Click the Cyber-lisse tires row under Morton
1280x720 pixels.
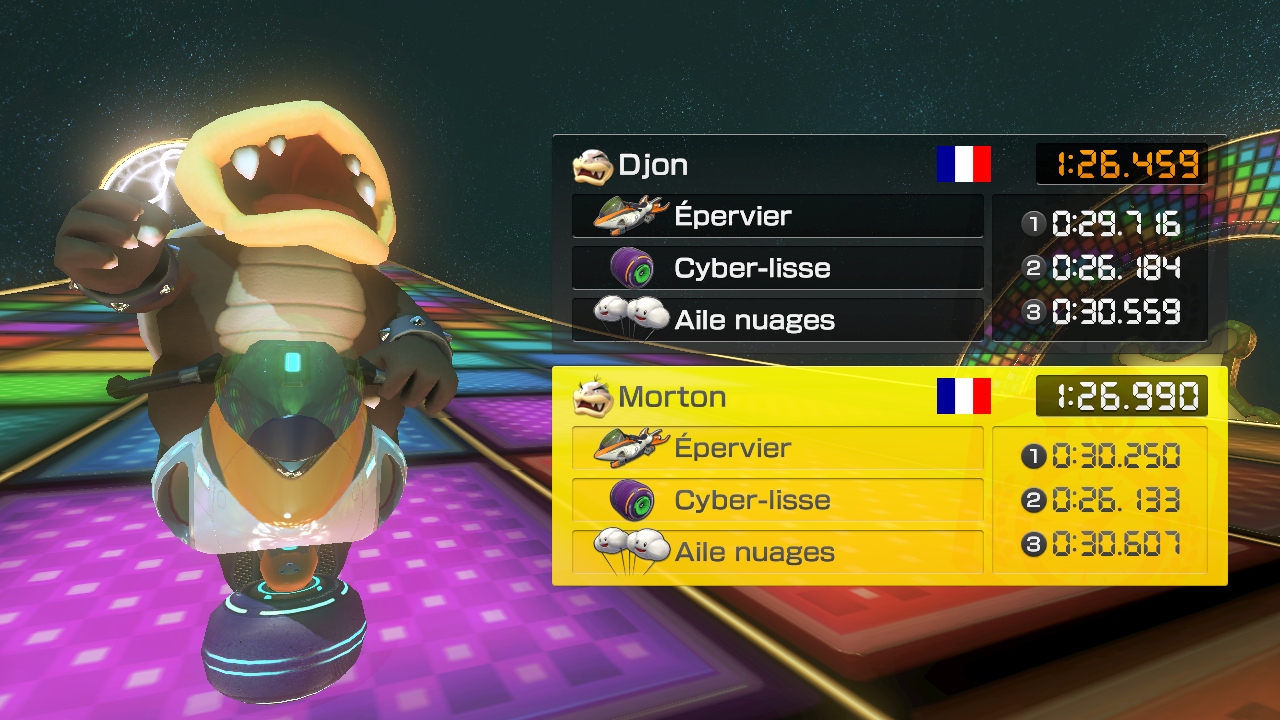(777, 500)
